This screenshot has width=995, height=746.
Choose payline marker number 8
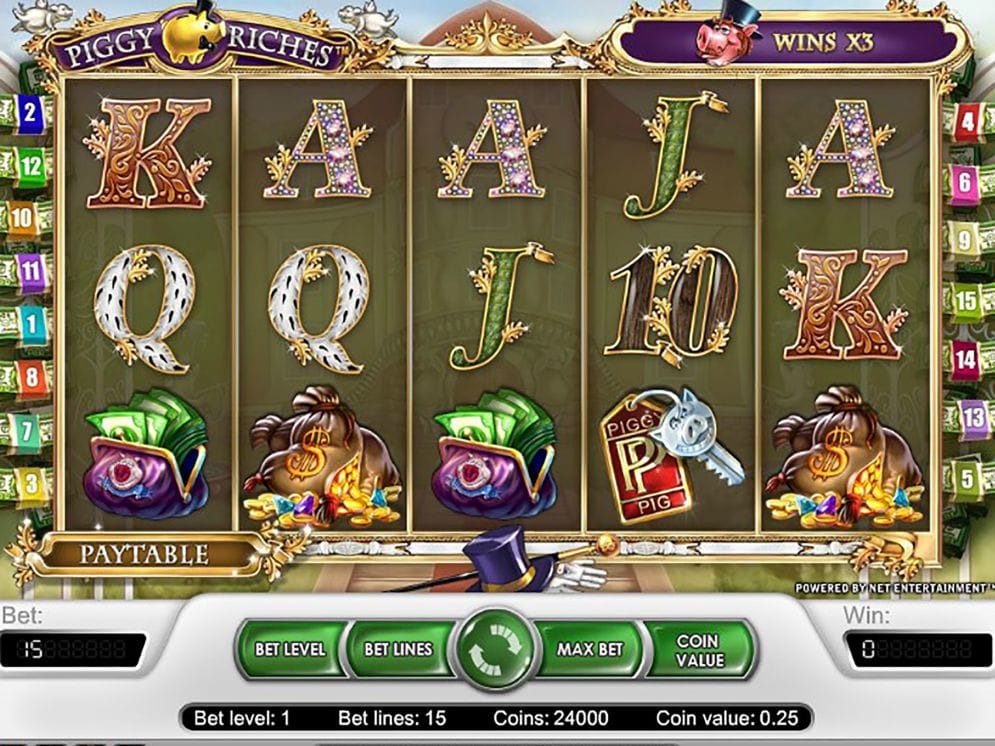click(x=30, y=378)
